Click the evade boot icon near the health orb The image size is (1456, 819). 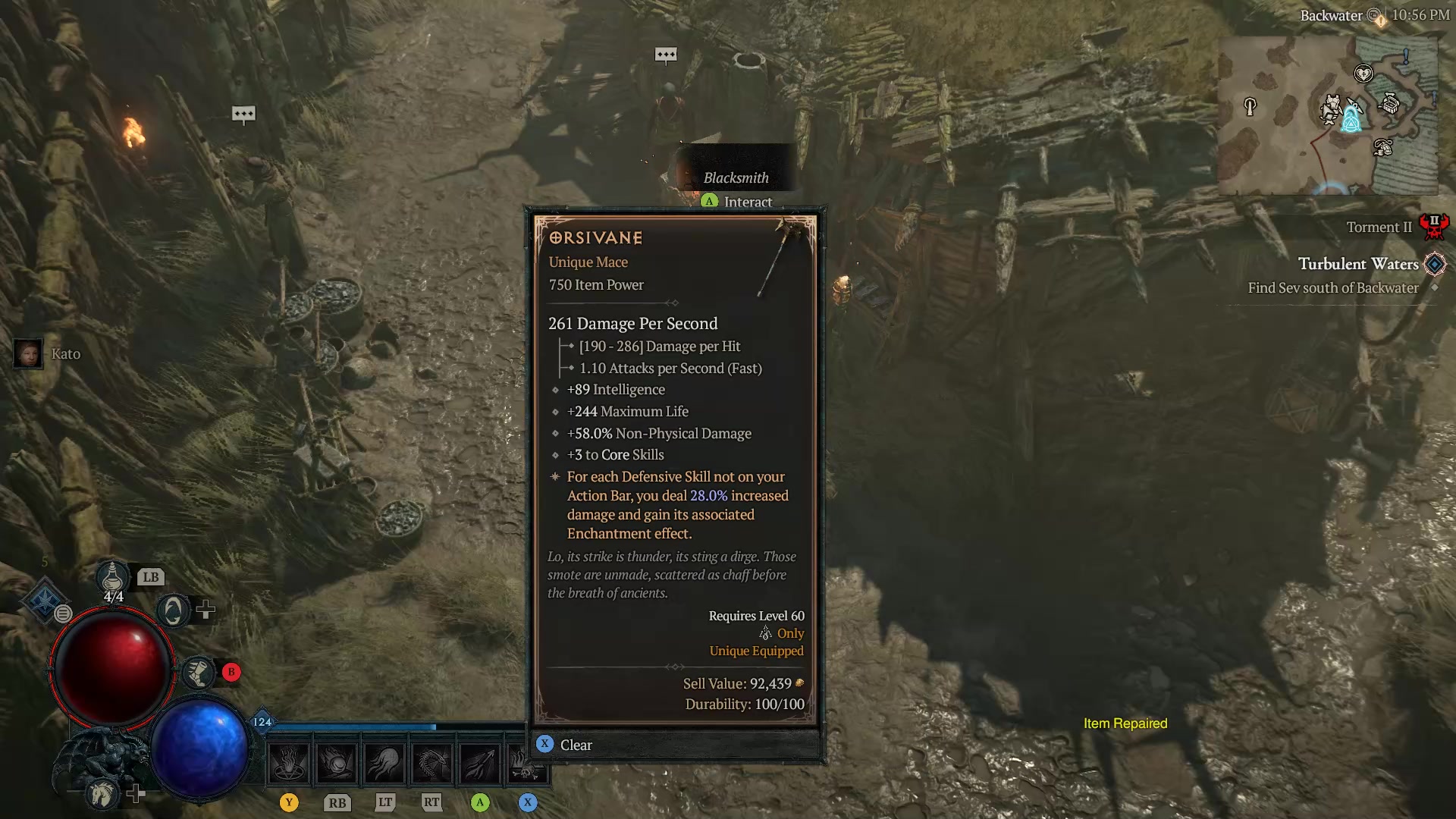pos(199,671)
